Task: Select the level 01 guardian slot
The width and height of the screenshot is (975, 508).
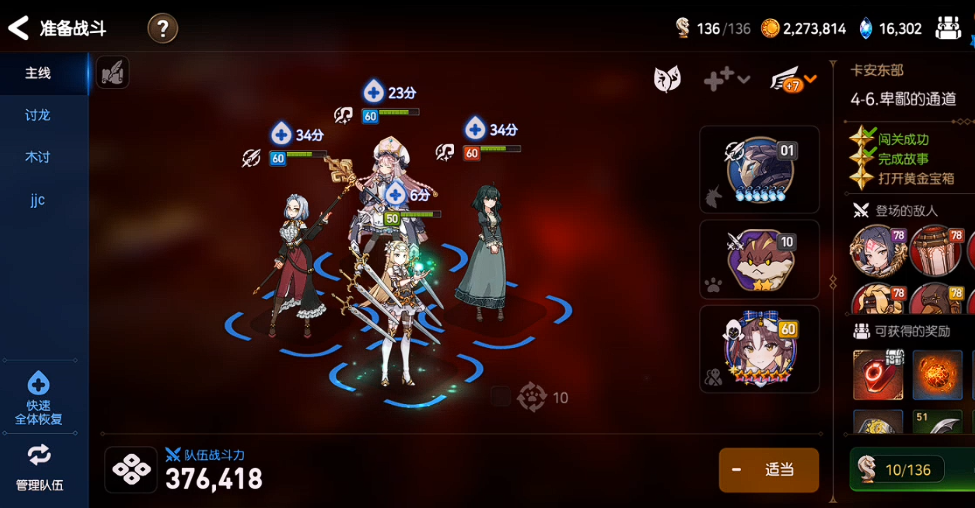Action: click(x=760, y=169)
